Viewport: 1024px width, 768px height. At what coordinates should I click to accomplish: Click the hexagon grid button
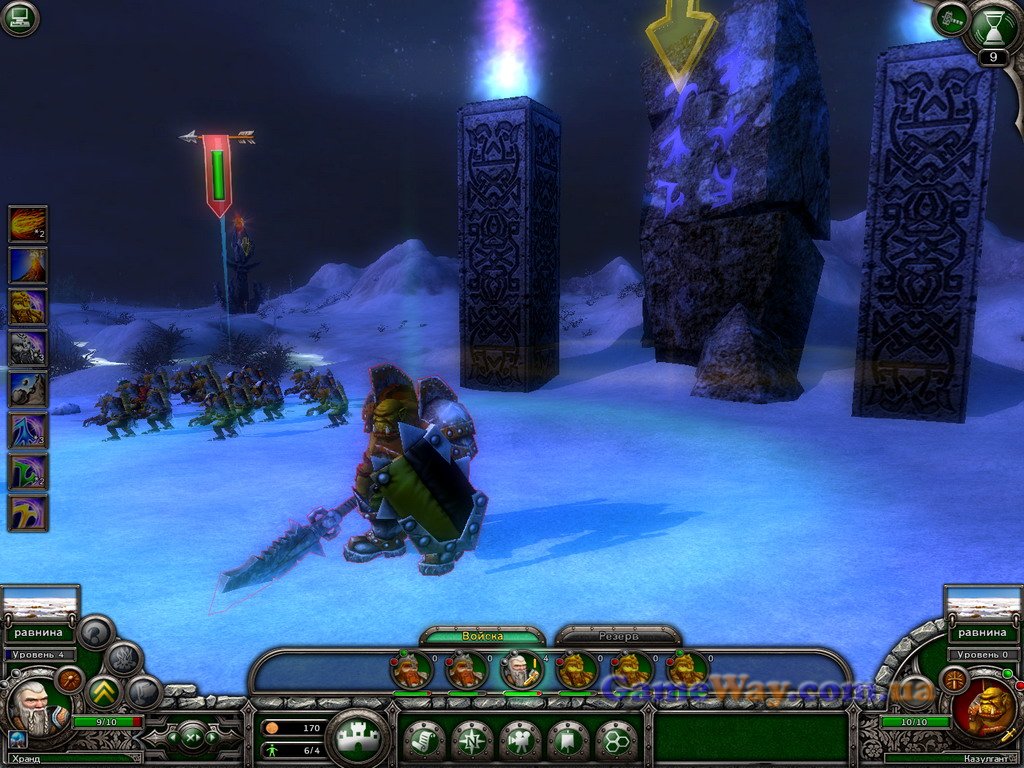616,740
